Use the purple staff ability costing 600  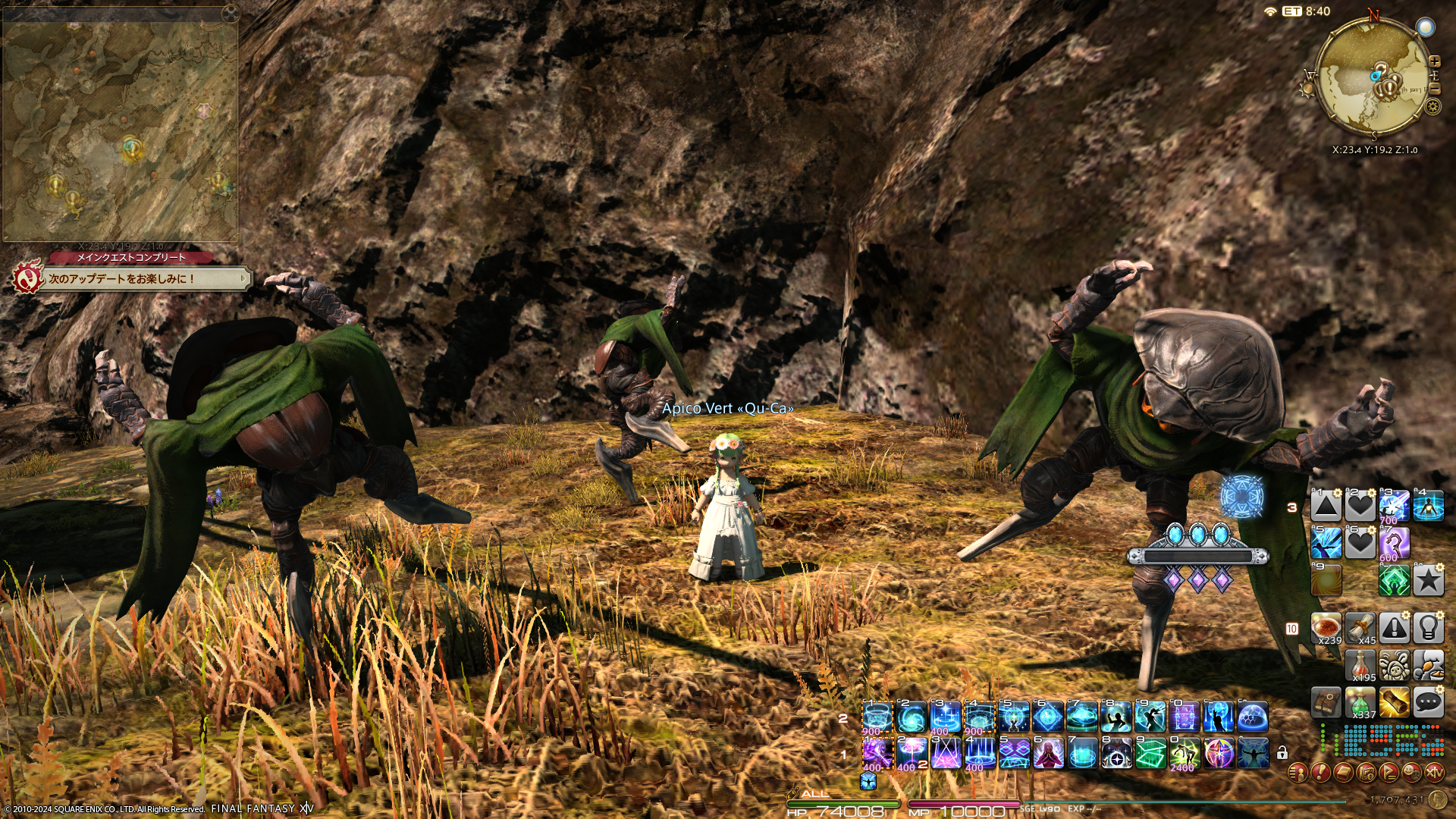1394,543
